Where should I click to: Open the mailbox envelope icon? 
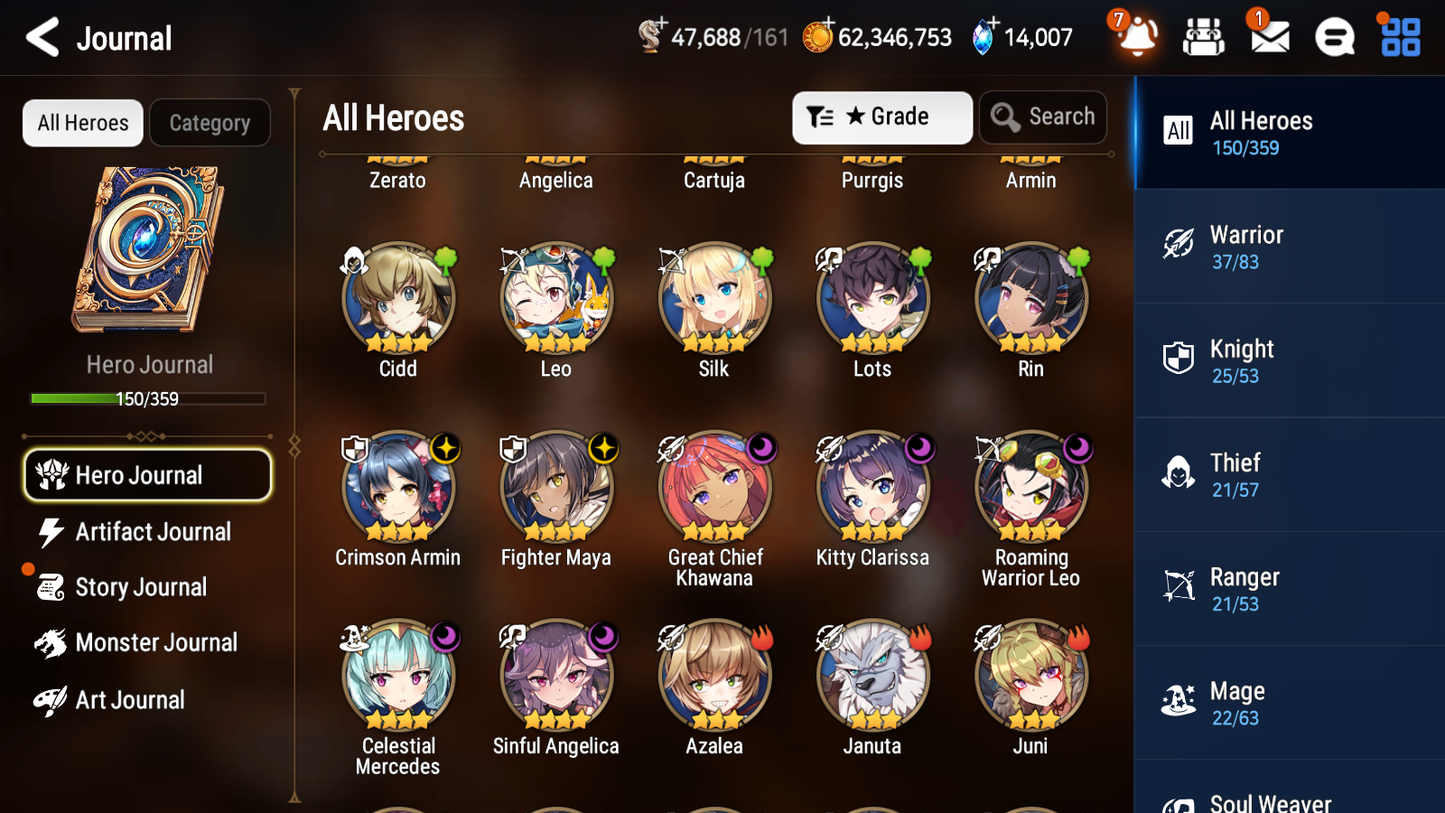[1268, 36]
